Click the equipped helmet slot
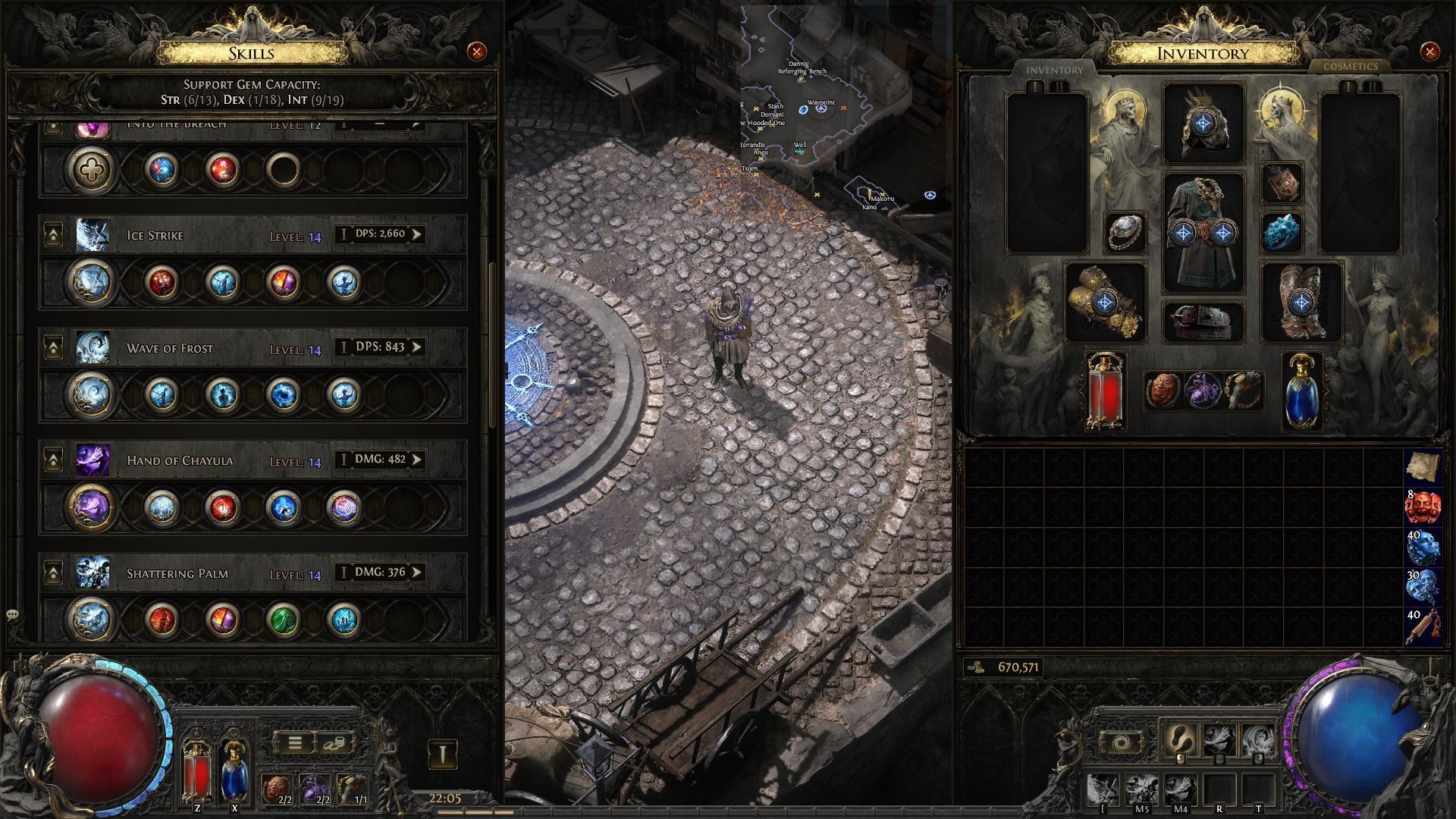The height and width of the screenshot is (819, 1456). click(x=1203, y=124)
